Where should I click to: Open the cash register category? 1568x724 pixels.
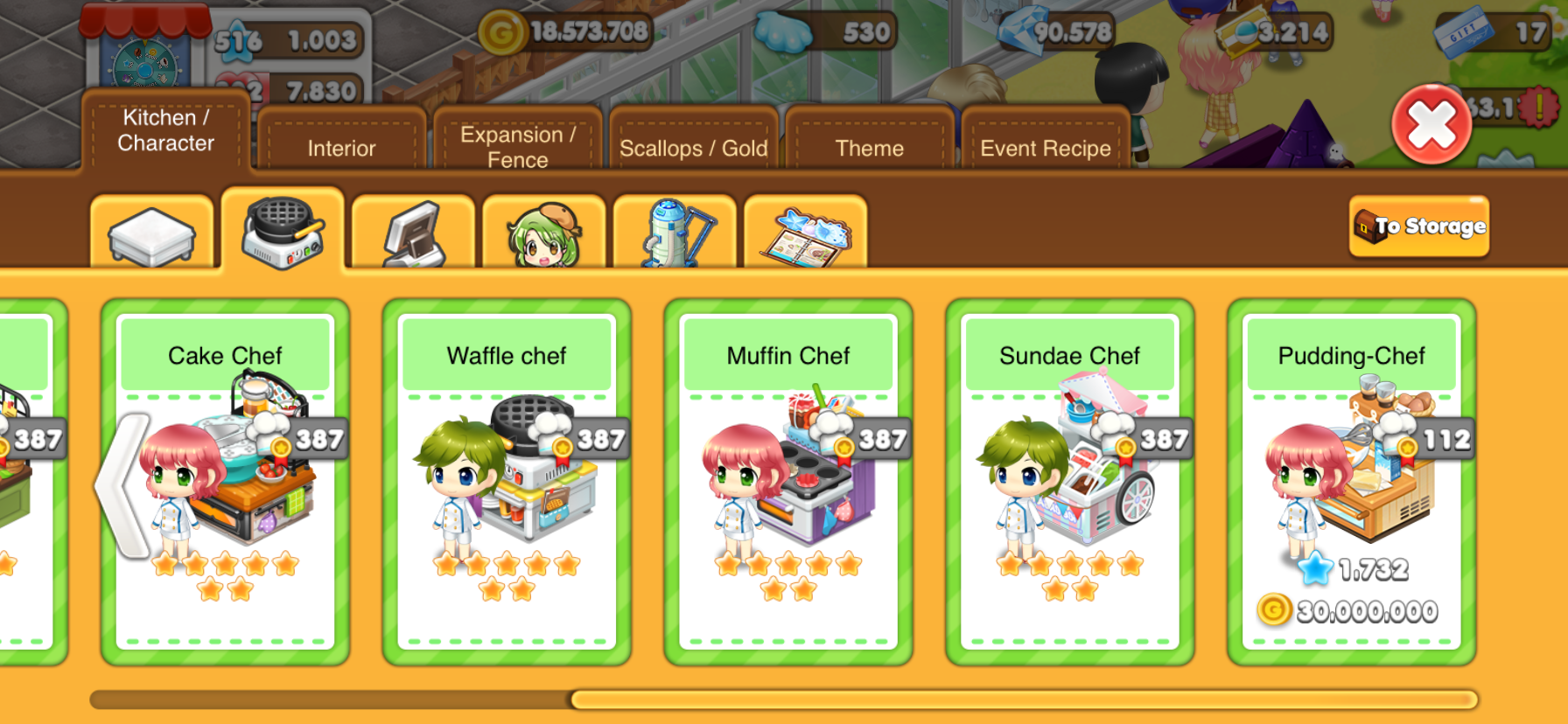click(x=413, y=233)
